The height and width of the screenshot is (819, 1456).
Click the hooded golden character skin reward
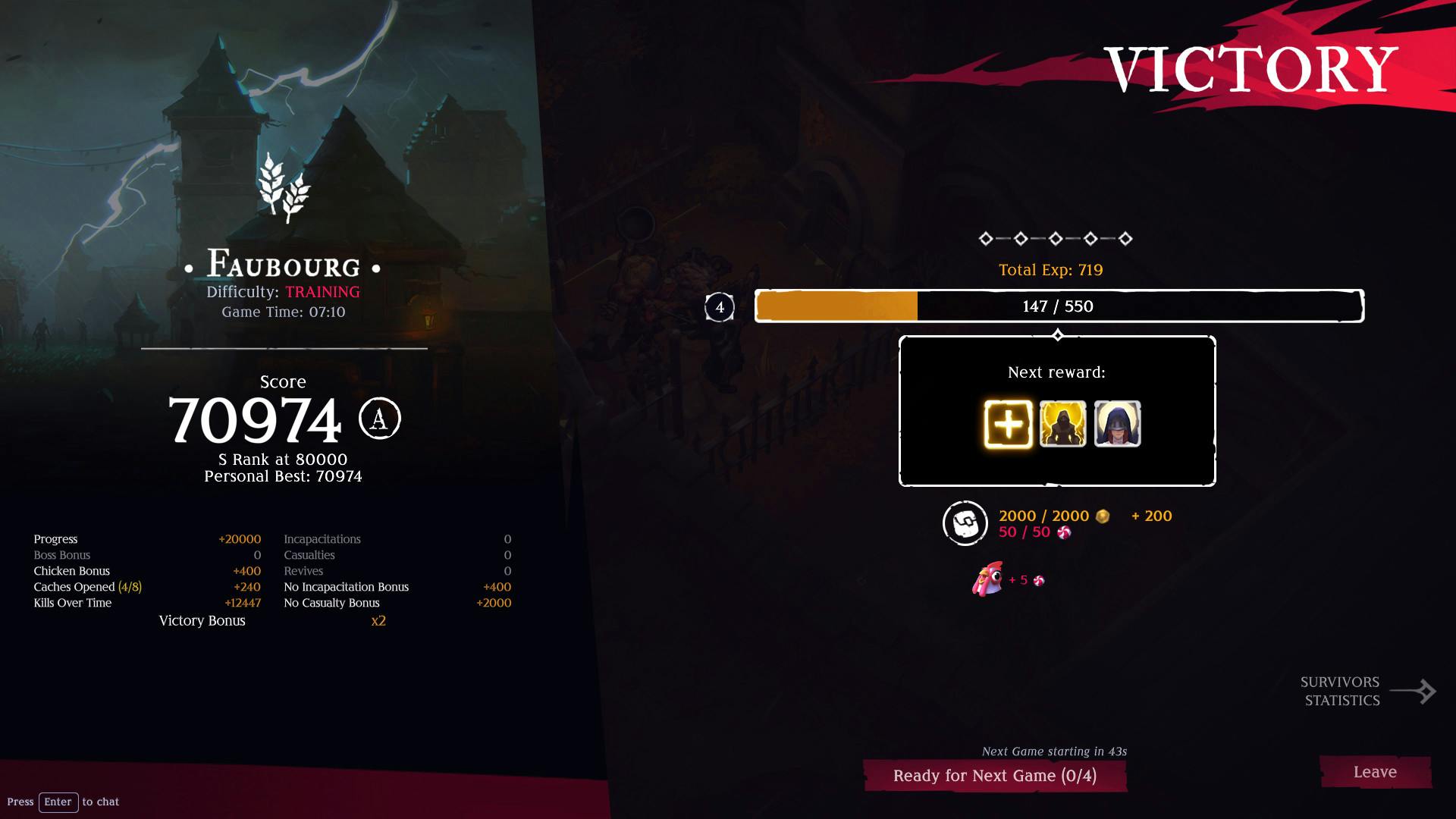[1062, 422]
